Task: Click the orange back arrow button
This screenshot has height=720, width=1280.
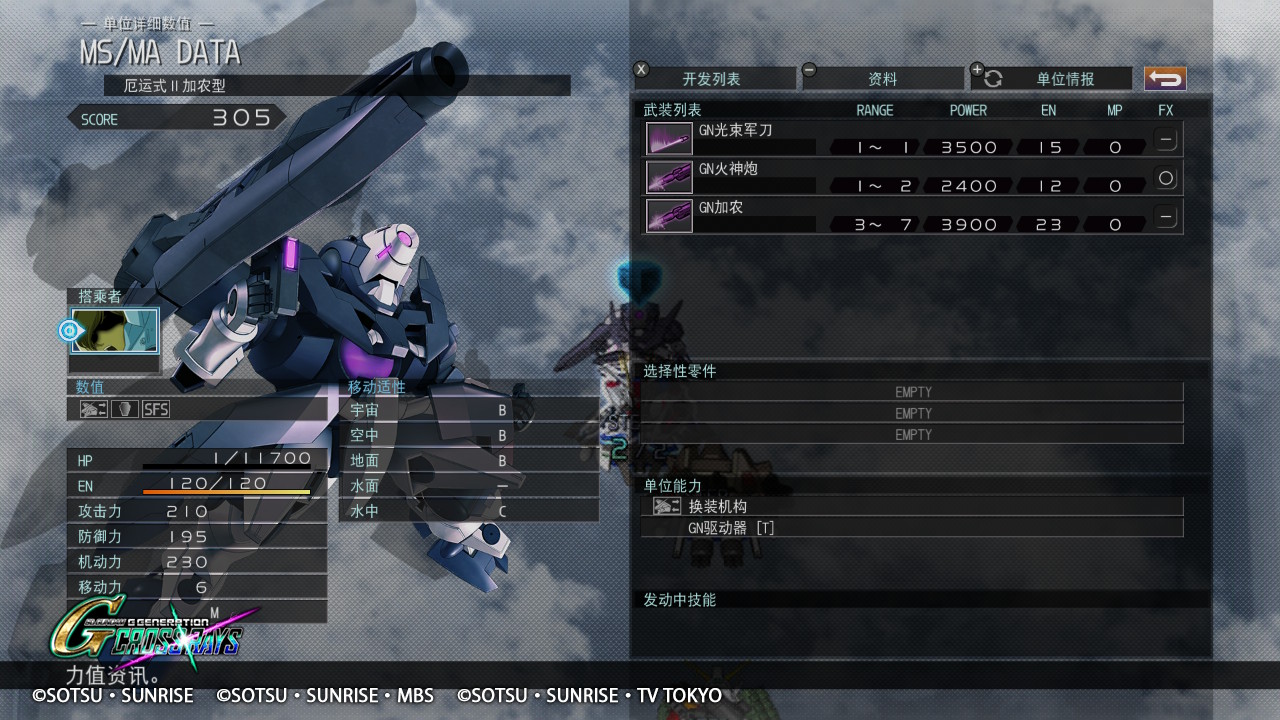Action: pyautogui.click(x=1165, y=79)
